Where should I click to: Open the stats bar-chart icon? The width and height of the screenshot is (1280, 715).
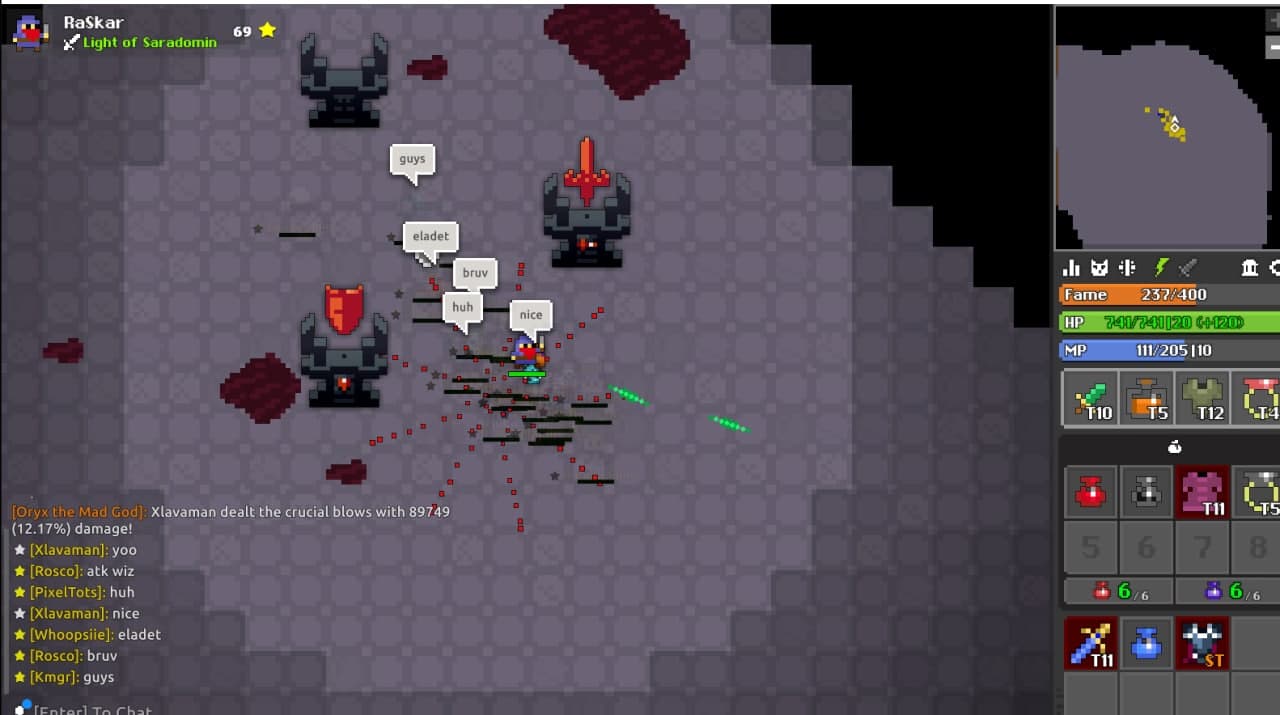1071,268
